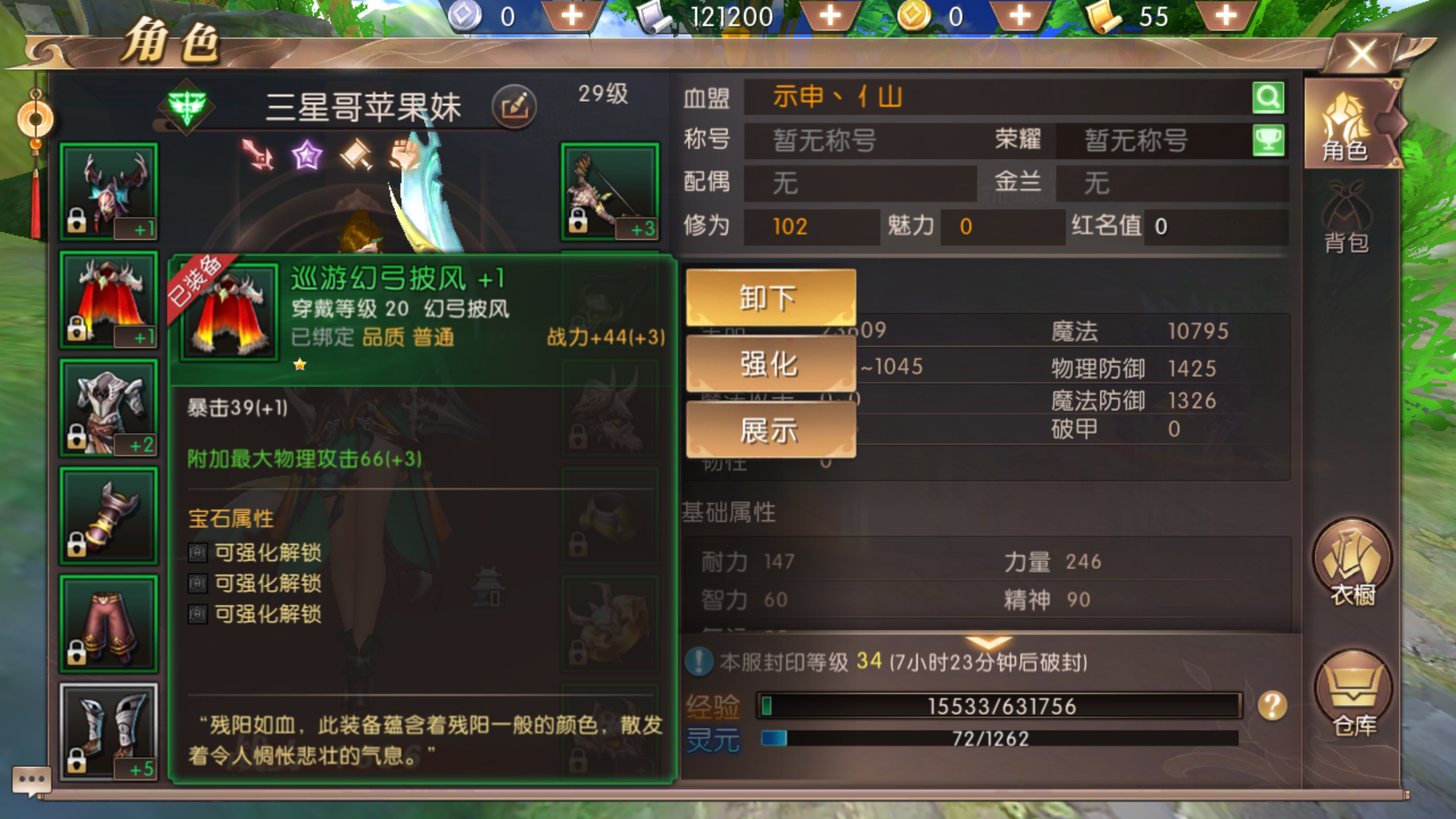
Task: Click the cloak item thumbnail in tooltip
Action: (228, 312)
